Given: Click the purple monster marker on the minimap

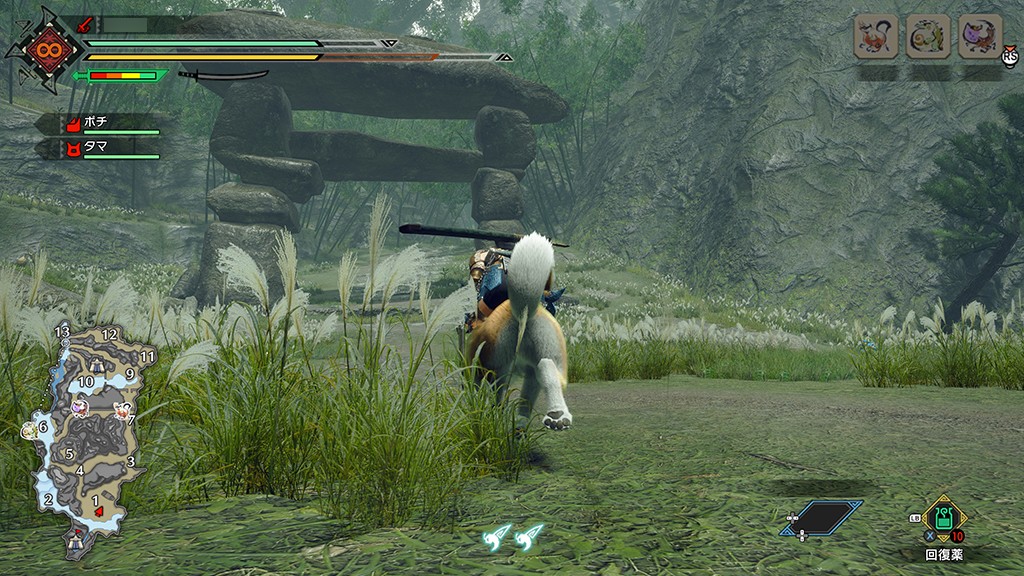Looking at the screenshot, I should pyautogui.click(x=82, y=408).
